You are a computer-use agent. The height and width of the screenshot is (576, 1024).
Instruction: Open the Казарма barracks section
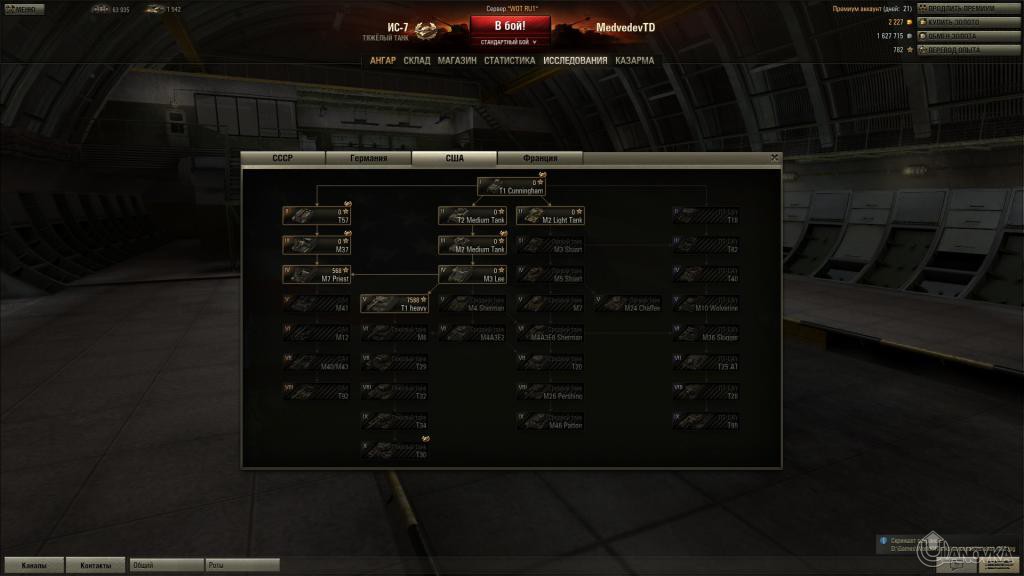[x=635, y=60]
